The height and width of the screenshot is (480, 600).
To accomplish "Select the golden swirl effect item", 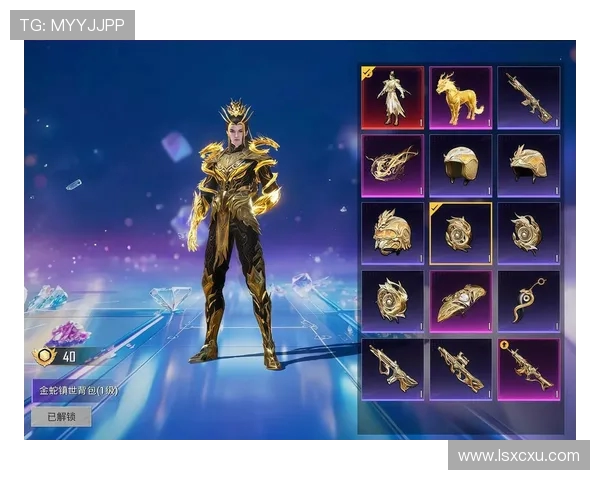I will click(393, 166).
